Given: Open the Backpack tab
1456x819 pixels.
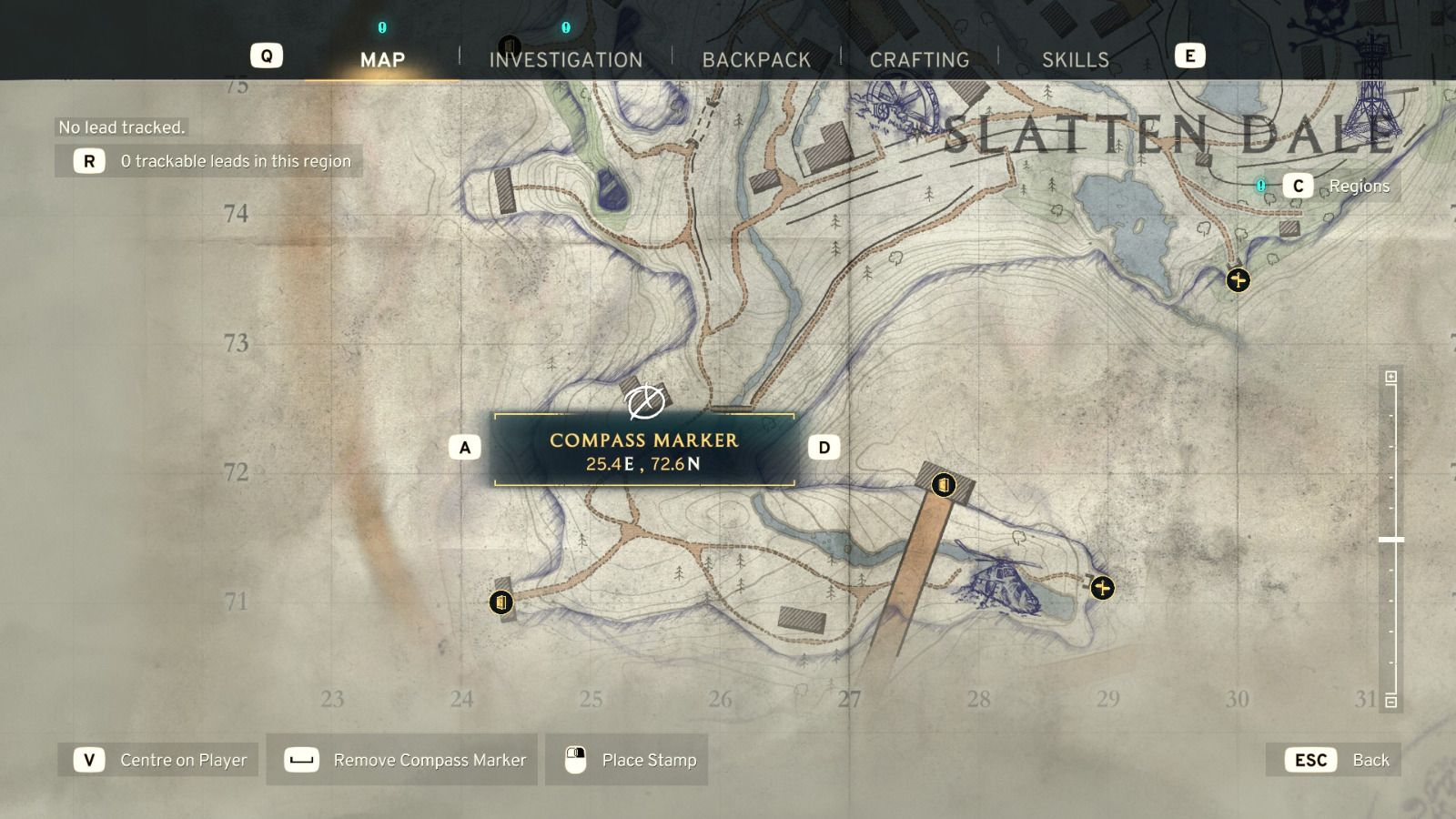Looking at the screenshot, I should 756,60.
